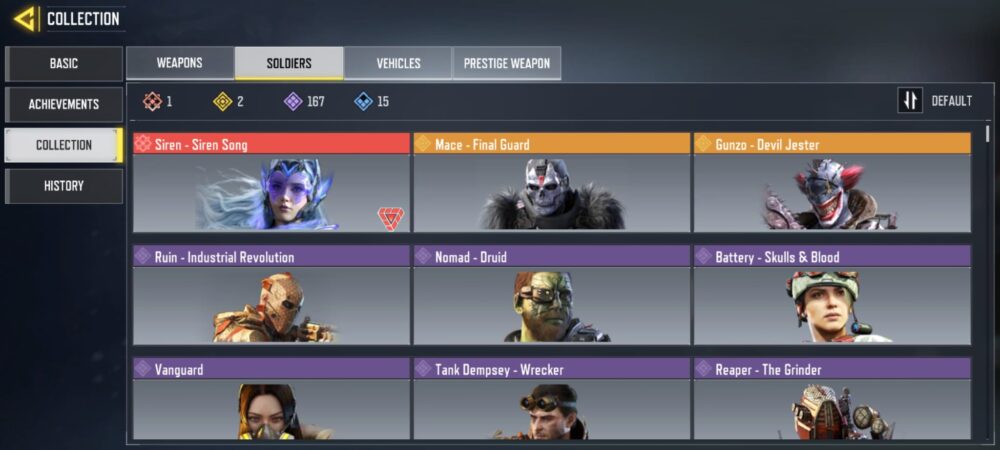Image resolution: width=1000 pixels, height=450 pixels.
Task: Filter by the purple epic rarity icon
Action: 293,101
